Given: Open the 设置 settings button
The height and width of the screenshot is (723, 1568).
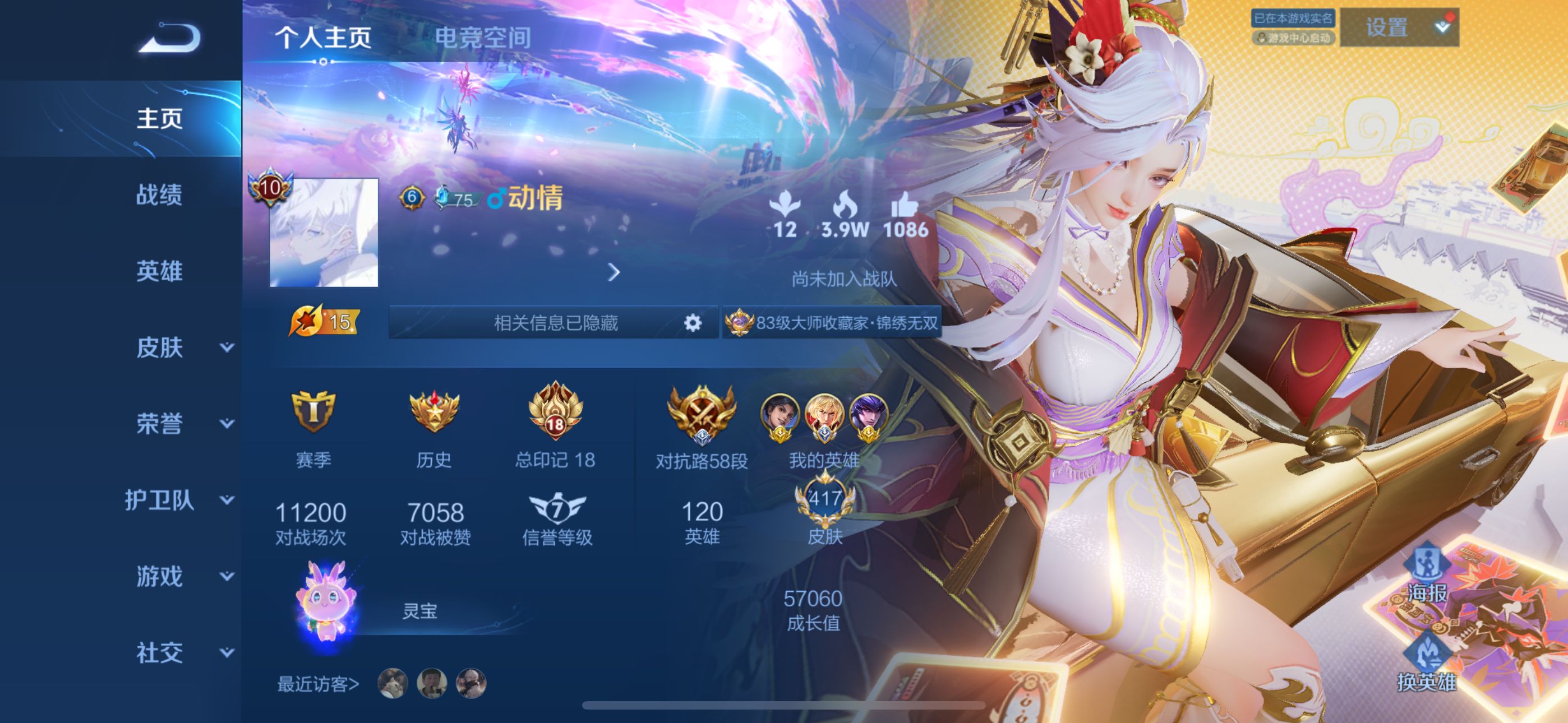Looking at the screenshot, I should coord(1398,27).
